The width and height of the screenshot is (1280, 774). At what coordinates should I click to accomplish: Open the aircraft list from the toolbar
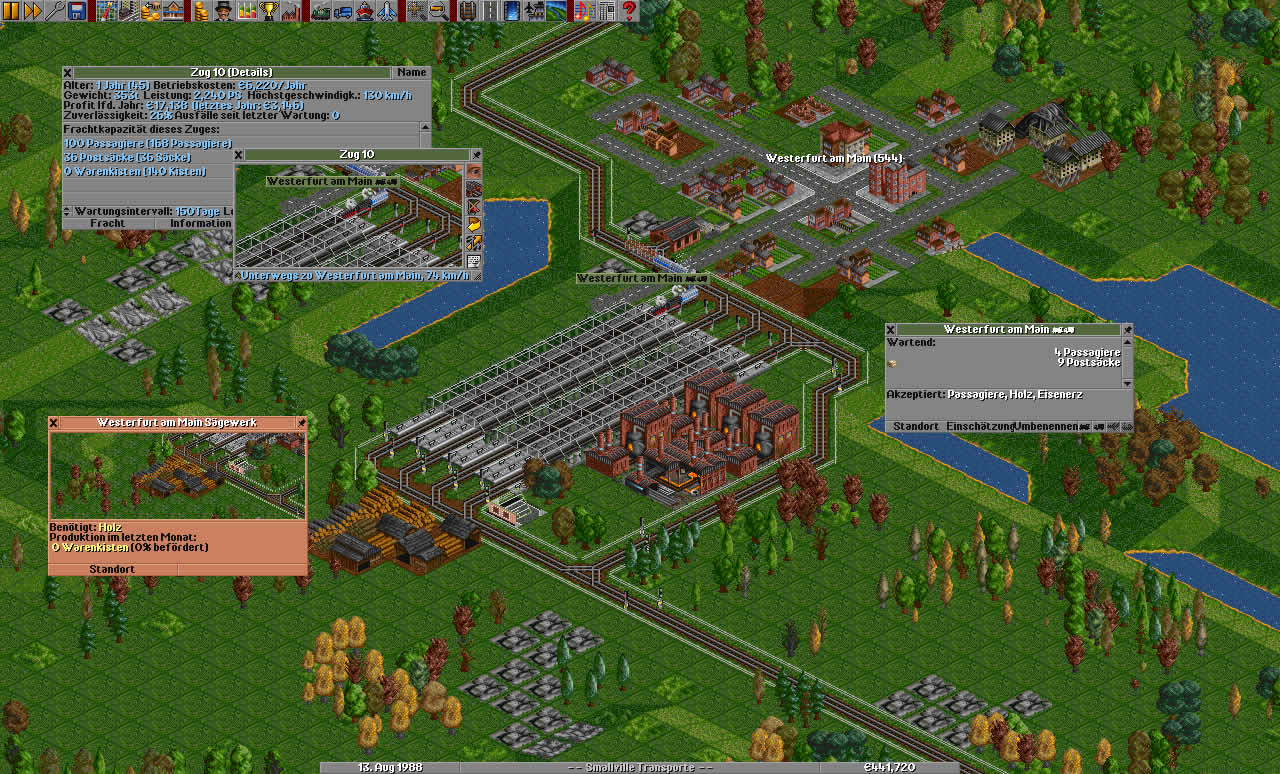coord(387,11)
